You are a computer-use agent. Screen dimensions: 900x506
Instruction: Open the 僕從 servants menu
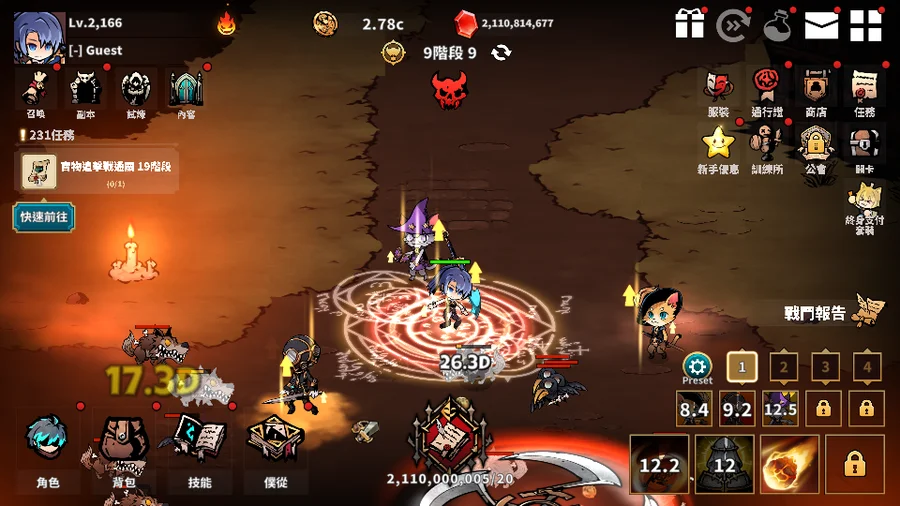pyautogui.click(x=275, y=452)
